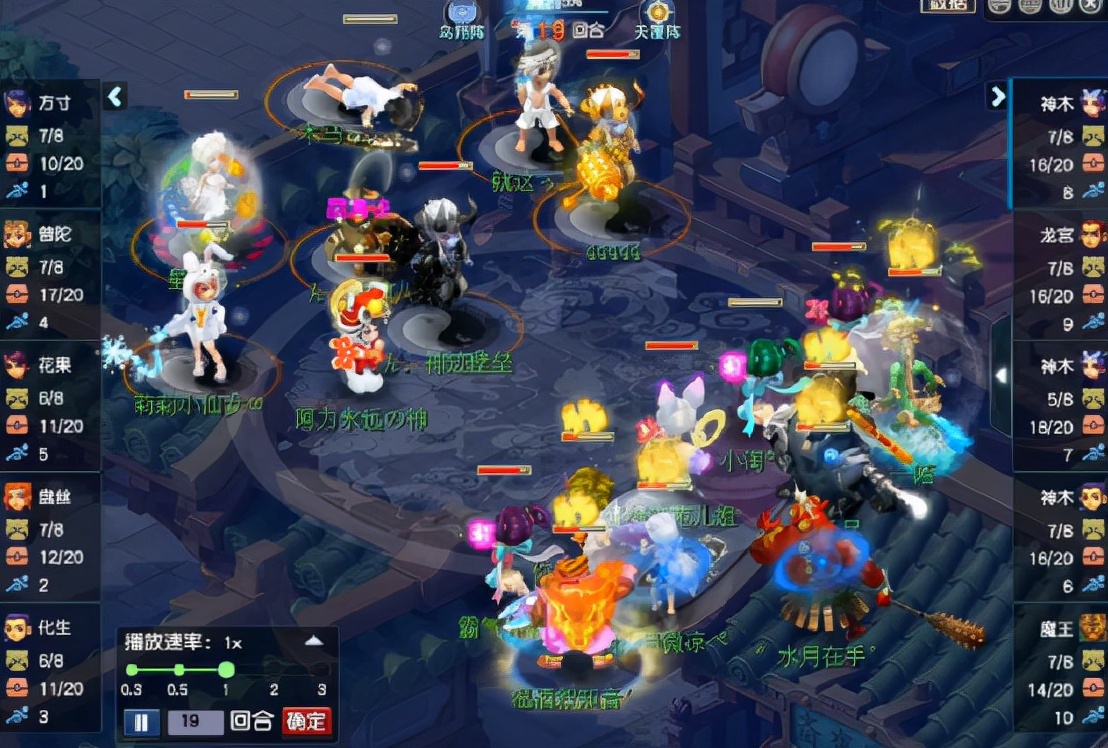Open the 数据 statistics button
This screenshot has height=748, width=1108.
(947, 6)
